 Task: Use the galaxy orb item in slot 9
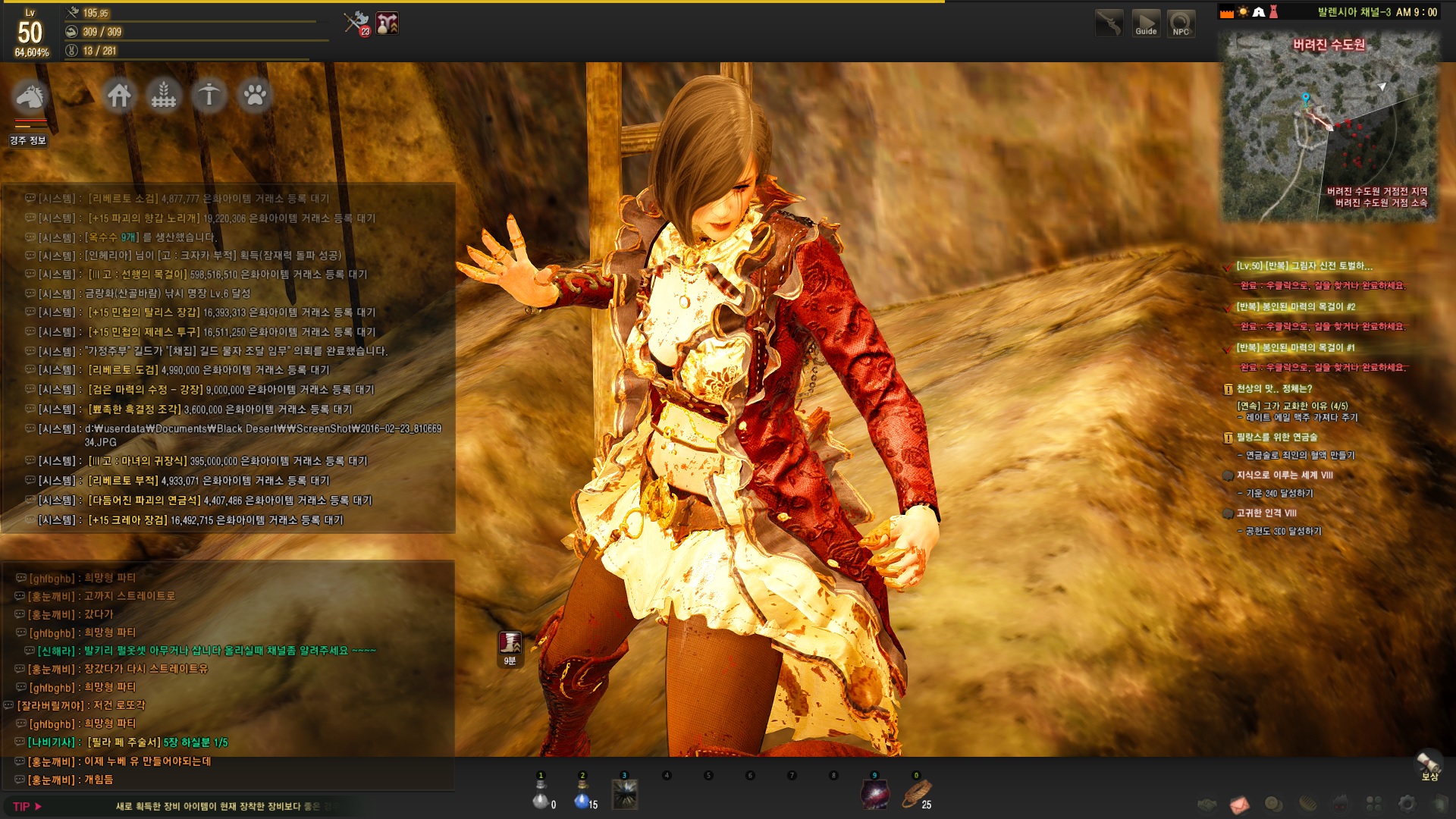(x=874, y=795)
